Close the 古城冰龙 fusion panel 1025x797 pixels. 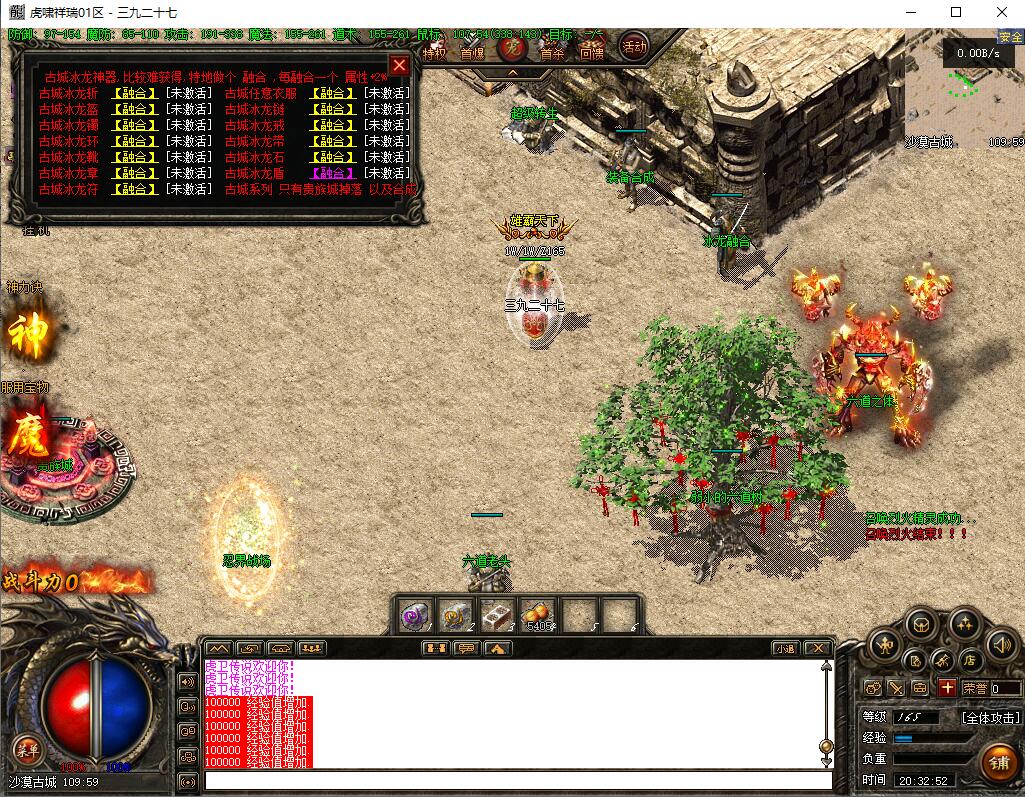click(399, 66)
